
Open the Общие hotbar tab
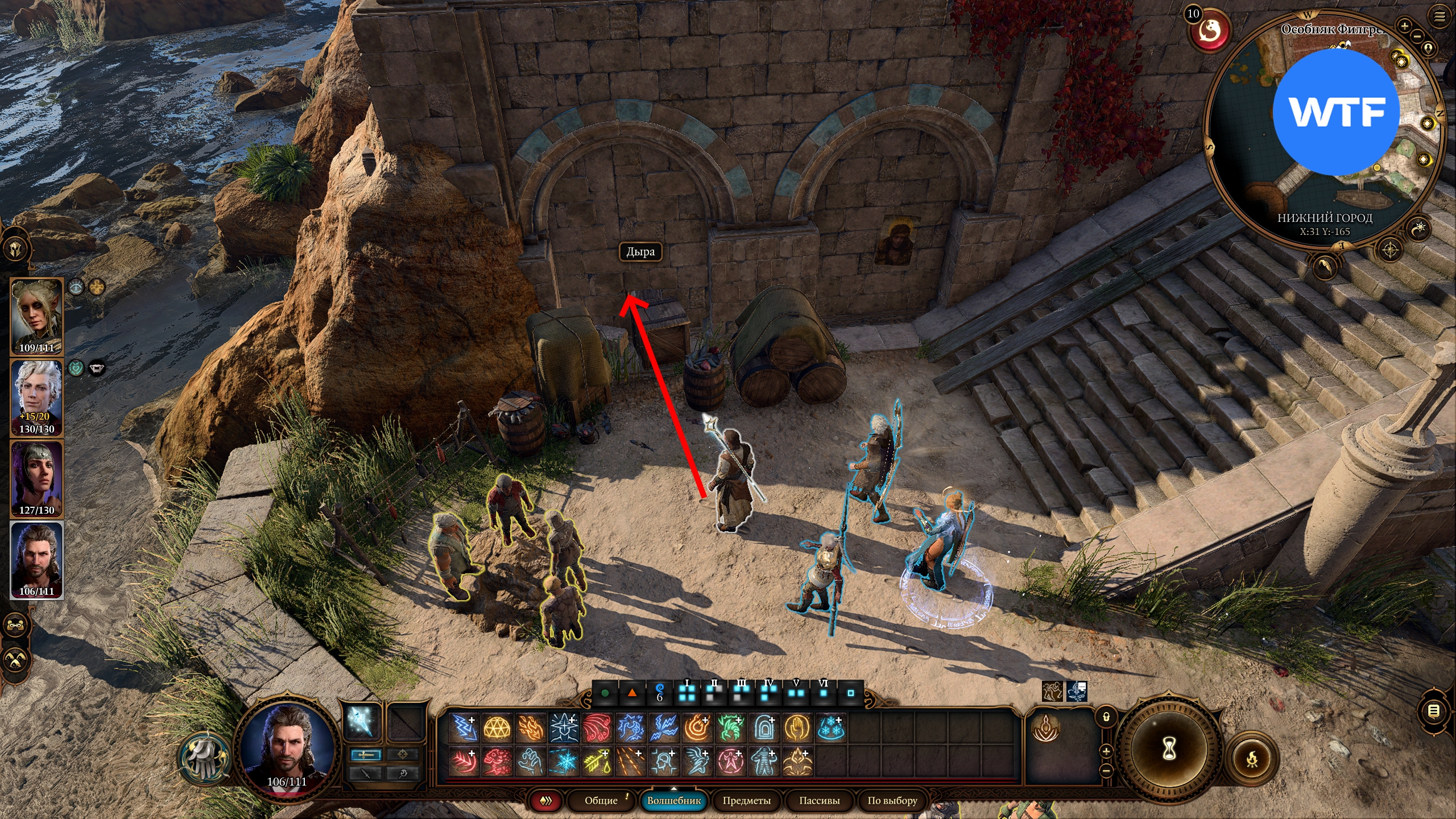click(x=601, y=800)
